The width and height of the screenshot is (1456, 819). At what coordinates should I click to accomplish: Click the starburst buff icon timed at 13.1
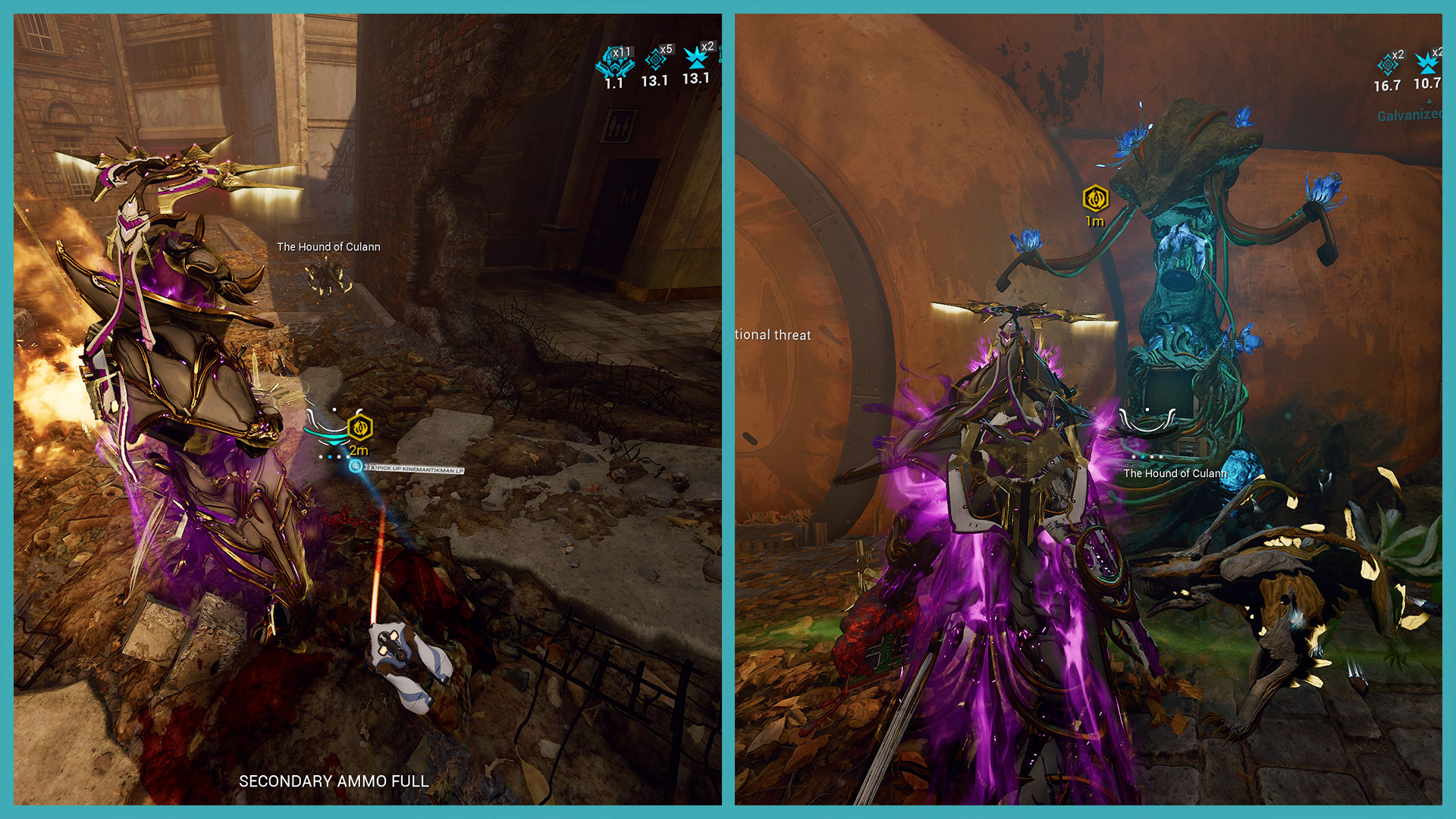point(695,58)
